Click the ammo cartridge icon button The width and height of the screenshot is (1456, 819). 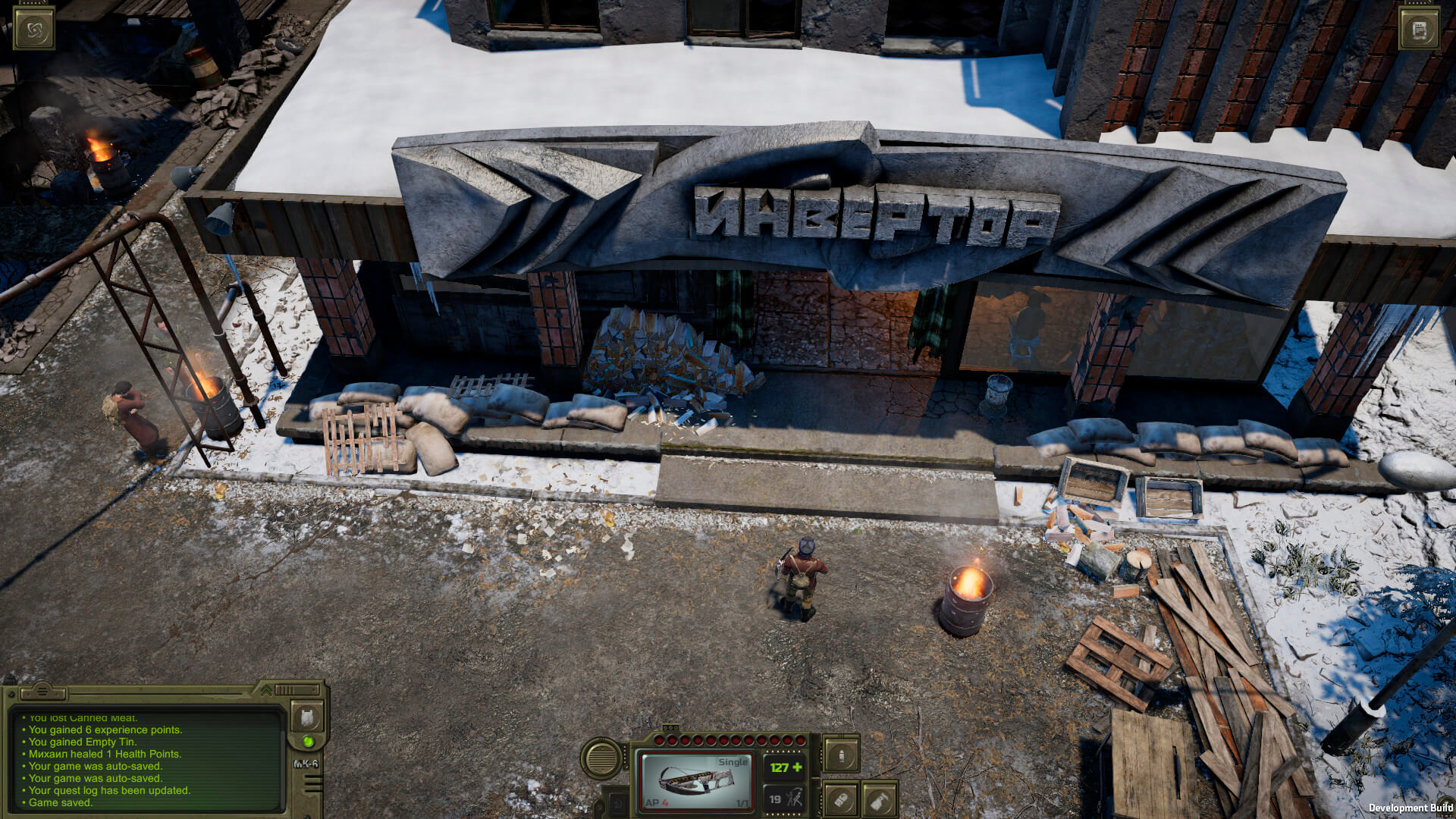click(841, 799)
